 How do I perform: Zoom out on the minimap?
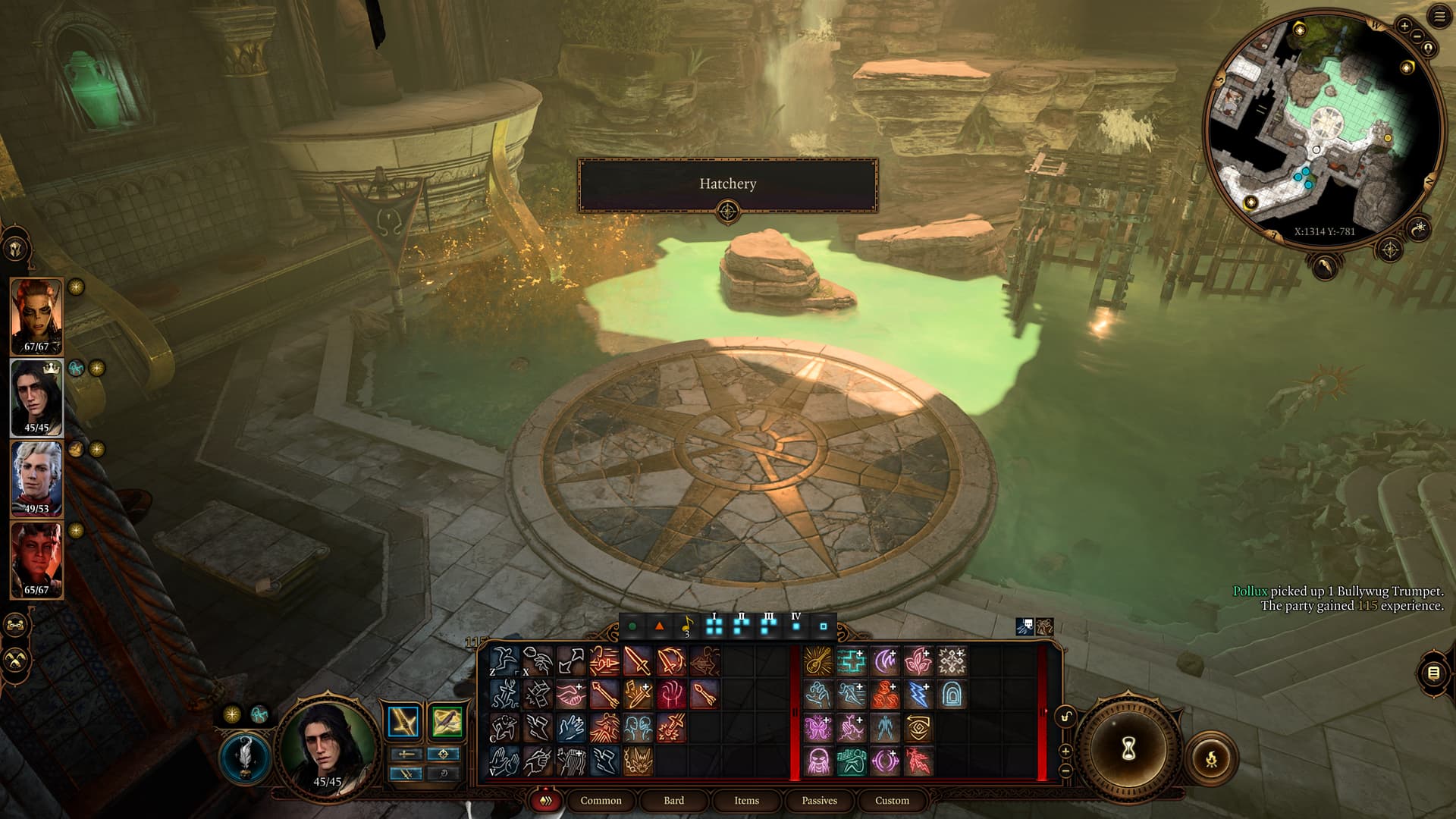point(1417,37)
